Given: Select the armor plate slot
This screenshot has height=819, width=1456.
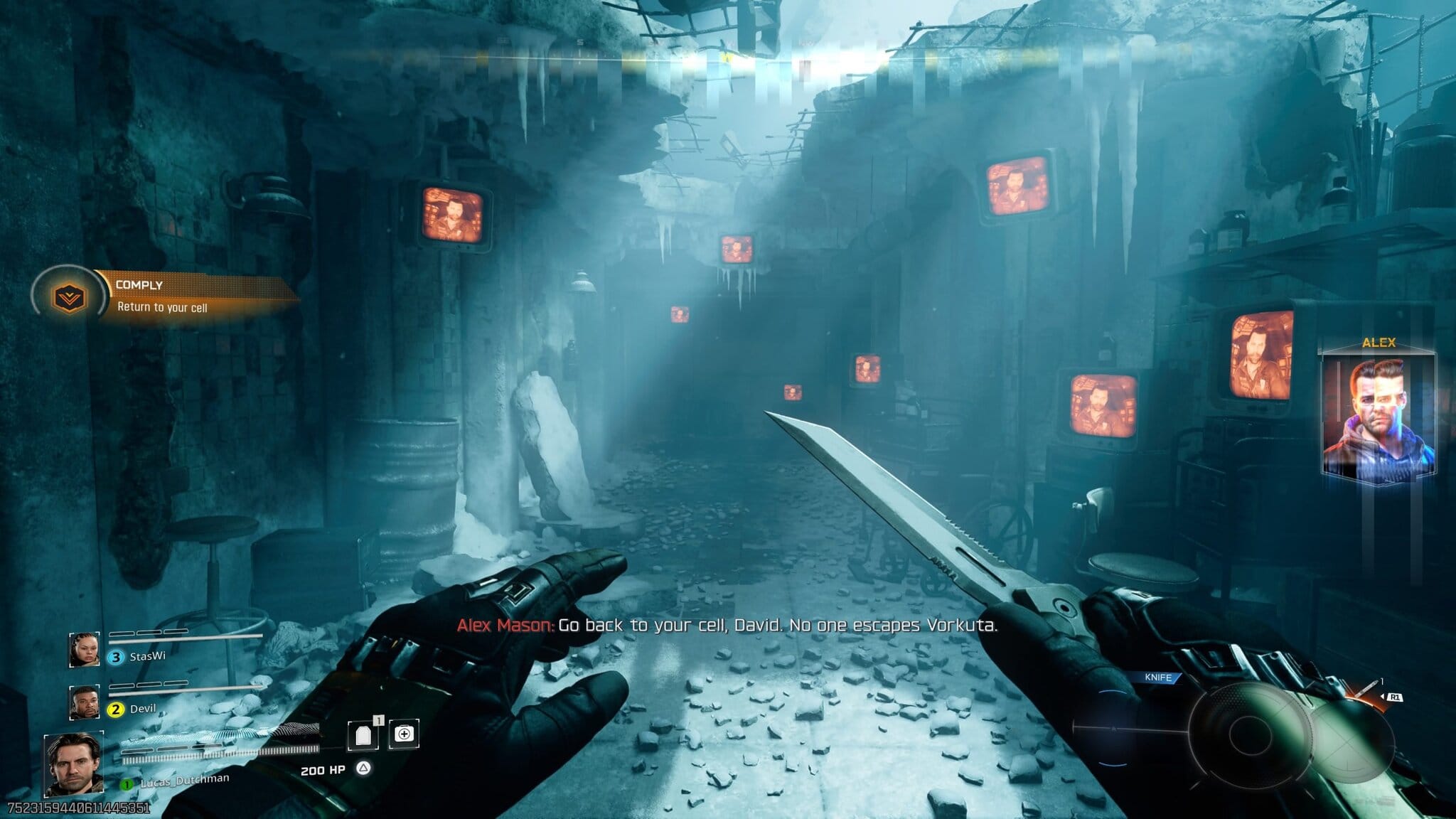Looking at the screenshot, I should (x=363, y=735).
